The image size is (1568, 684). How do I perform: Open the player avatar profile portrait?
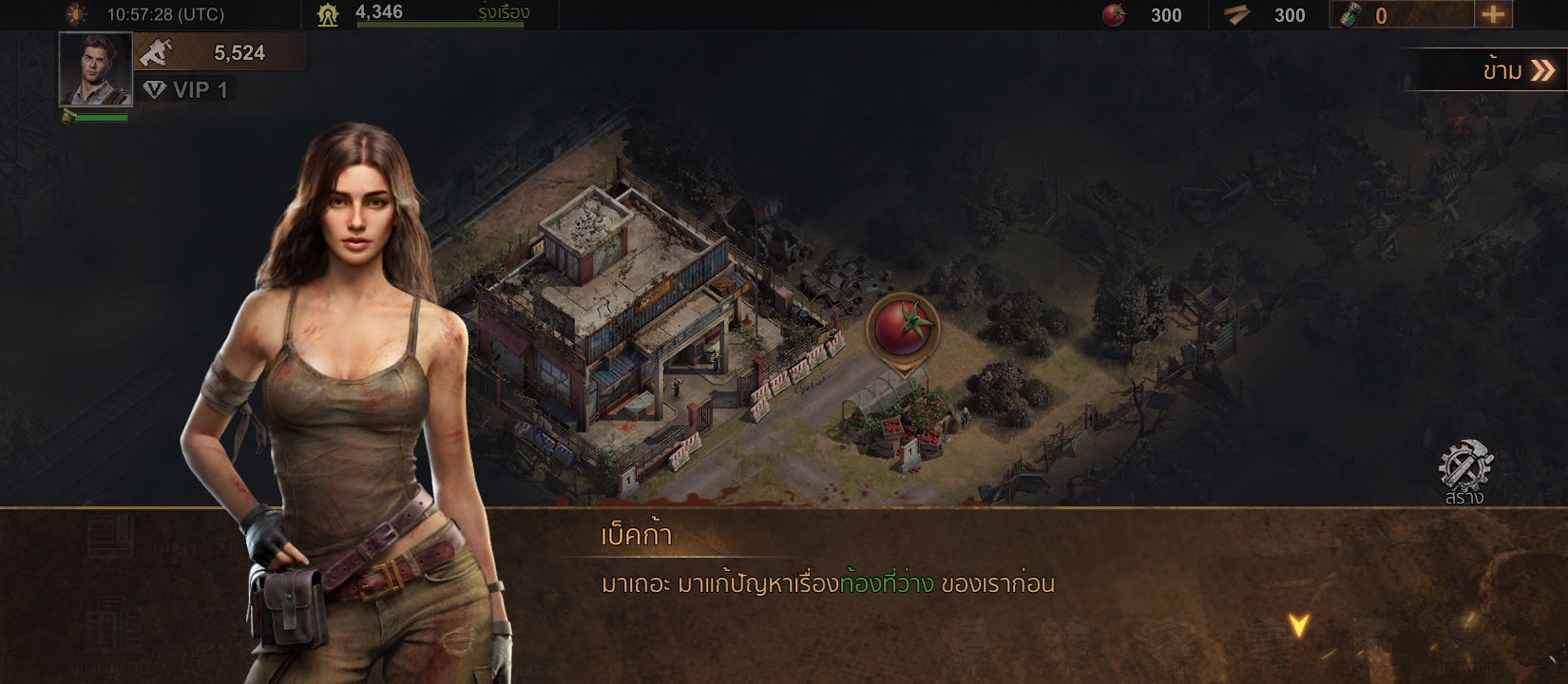(x=95, y=69)
